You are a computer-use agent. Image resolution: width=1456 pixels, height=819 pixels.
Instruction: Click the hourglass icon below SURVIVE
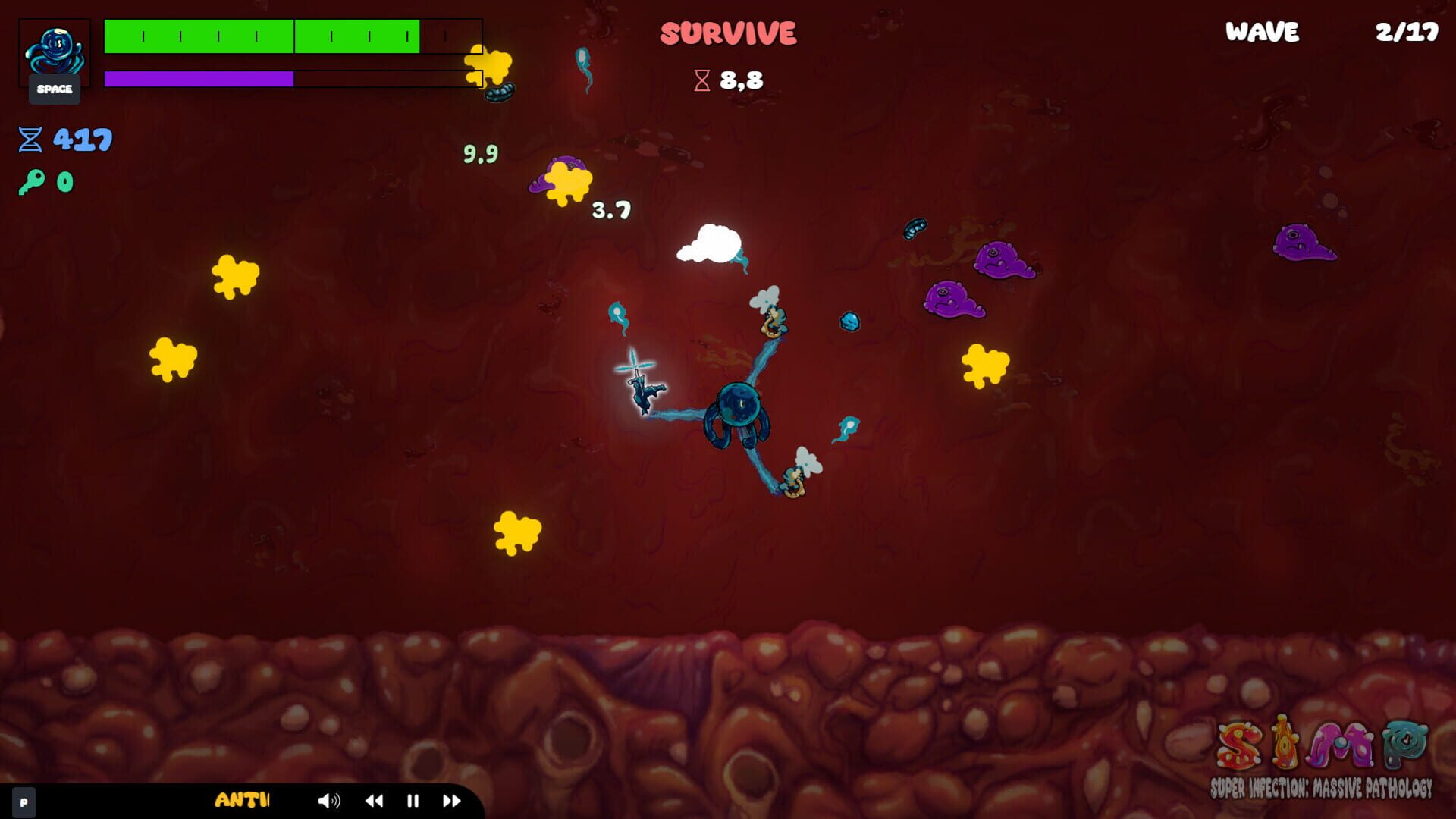[x=702, y=78]
